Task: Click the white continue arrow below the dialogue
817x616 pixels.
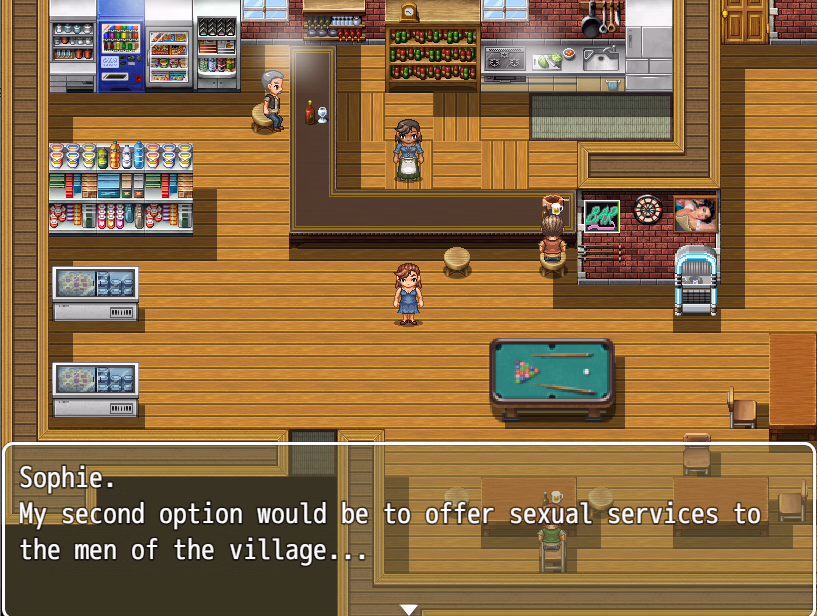Action: (x=408, y=609)
